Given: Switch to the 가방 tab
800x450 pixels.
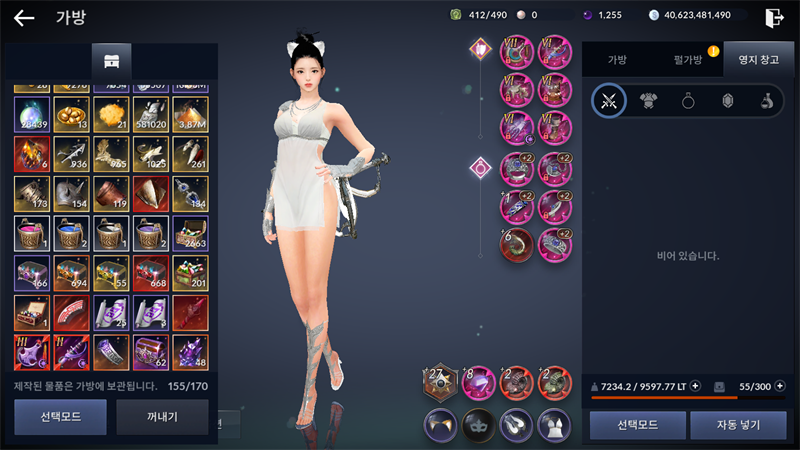Looking at the screenshot, I should click(617, 61).
